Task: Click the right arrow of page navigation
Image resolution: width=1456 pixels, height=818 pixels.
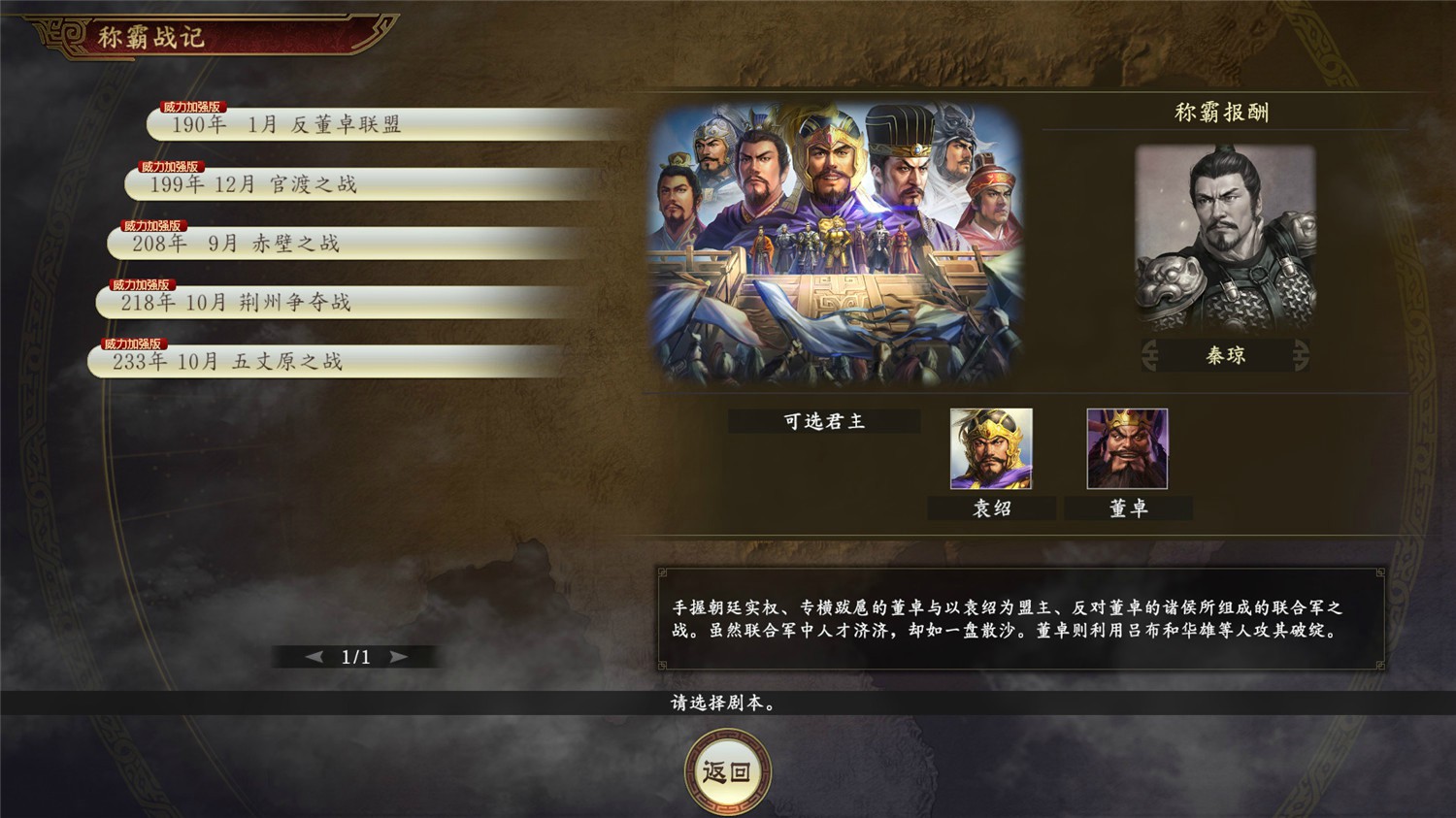Action: [x=397, y=656]
